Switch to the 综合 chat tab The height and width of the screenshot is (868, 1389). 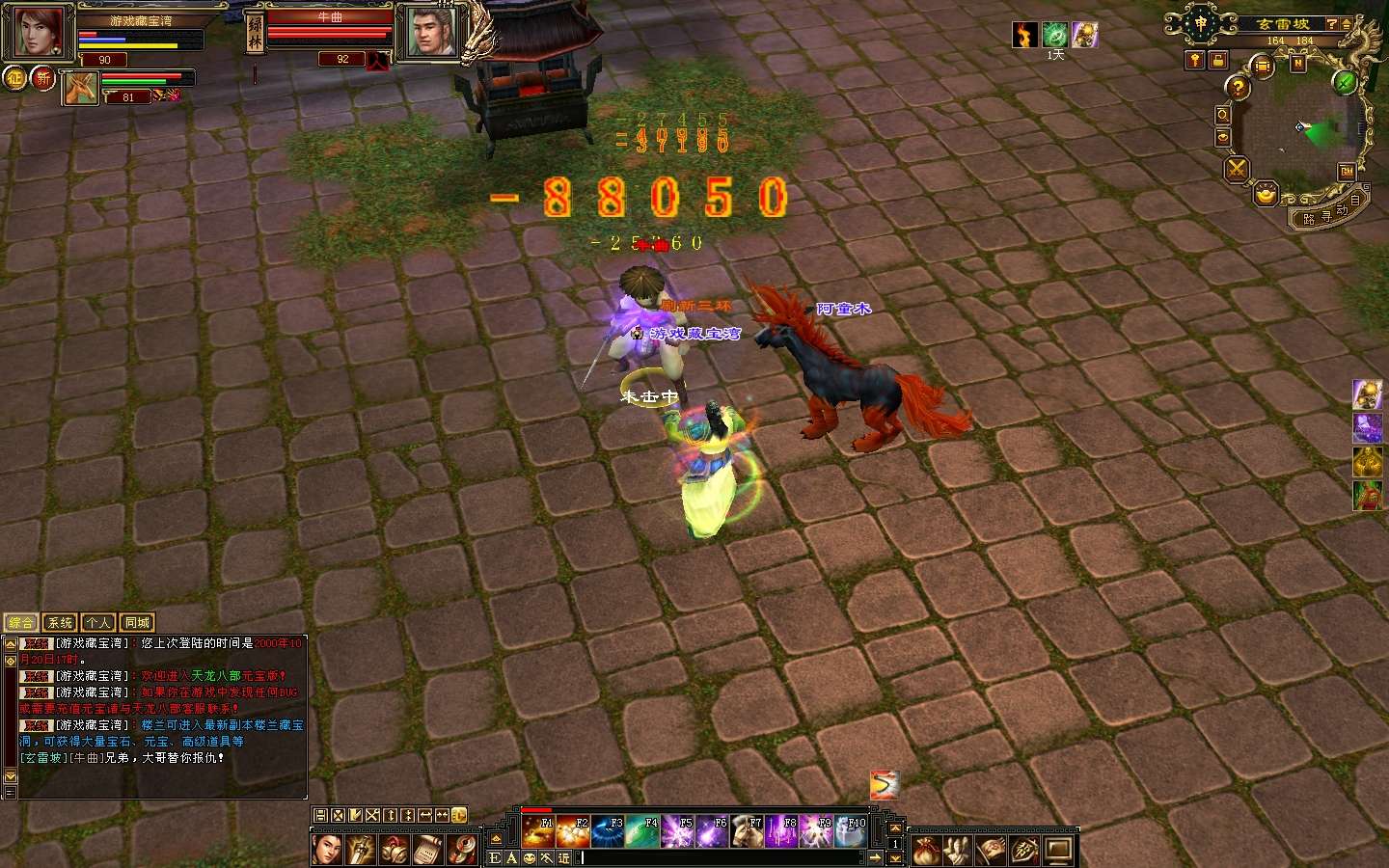(21, 623)
